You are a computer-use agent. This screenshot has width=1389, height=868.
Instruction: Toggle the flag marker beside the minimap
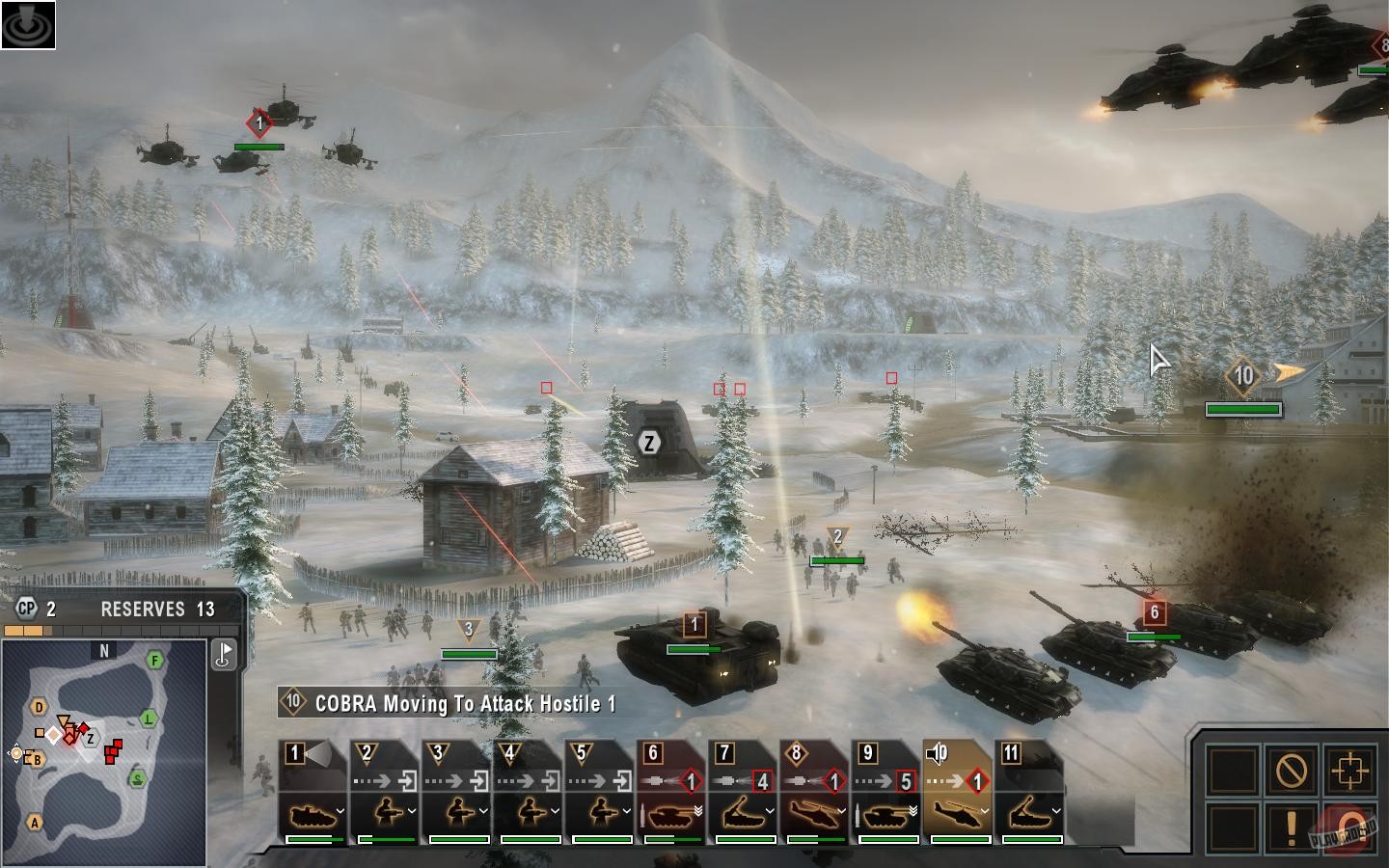223,654
